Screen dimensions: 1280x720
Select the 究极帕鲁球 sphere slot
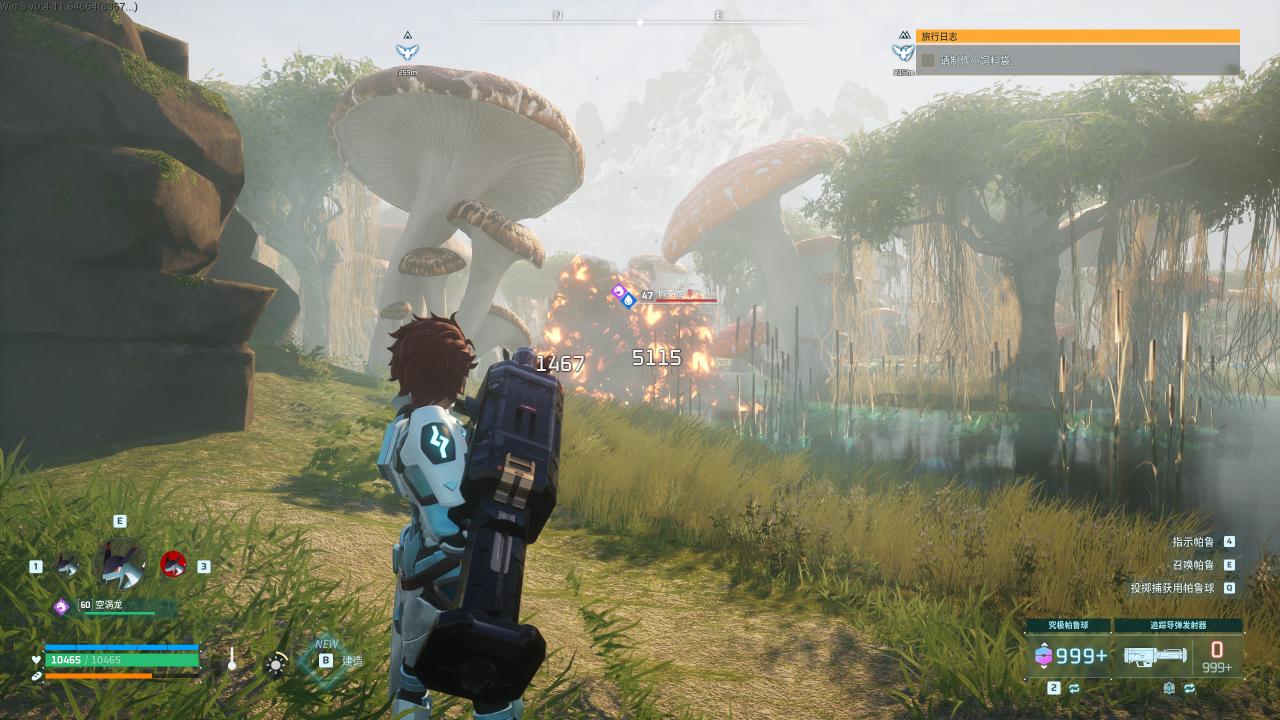tap(1068, 655)
